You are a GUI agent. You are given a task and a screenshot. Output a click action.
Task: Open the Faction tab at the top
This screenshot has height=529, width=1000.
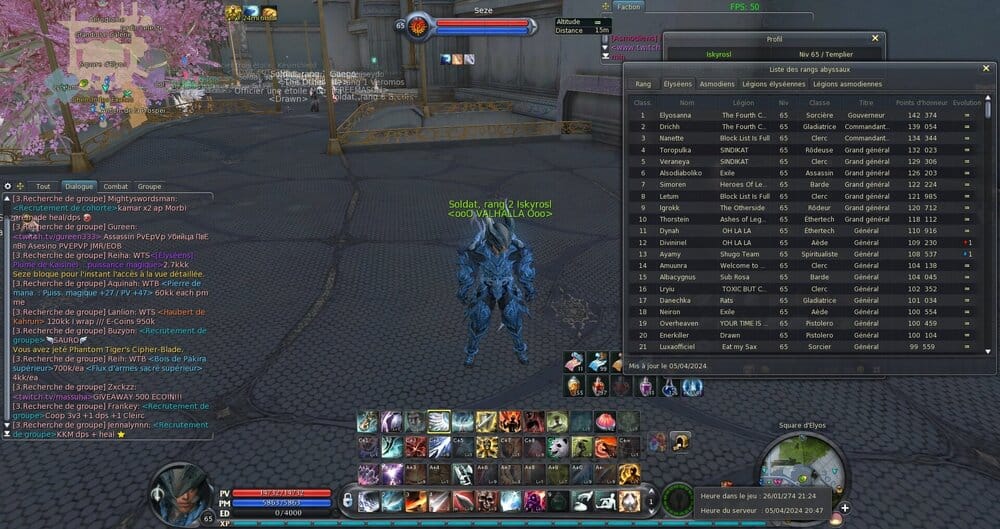pyautogui.click(x=628, y=7)
